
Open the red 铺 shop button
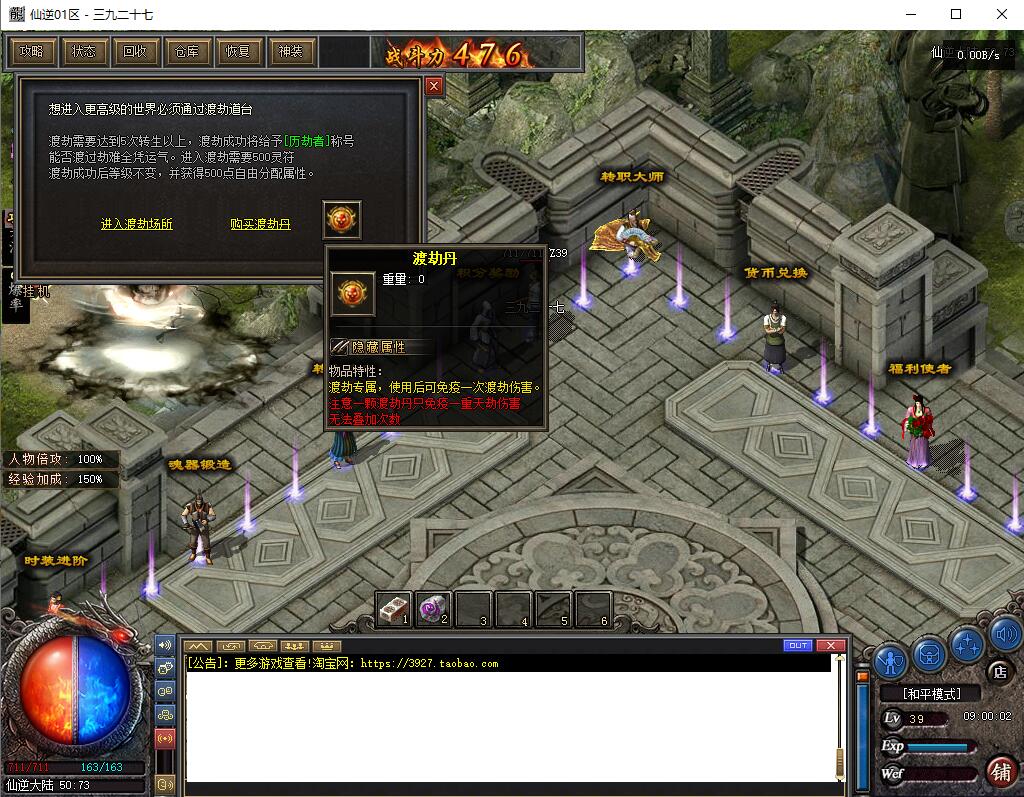click(x=999, y=770)
